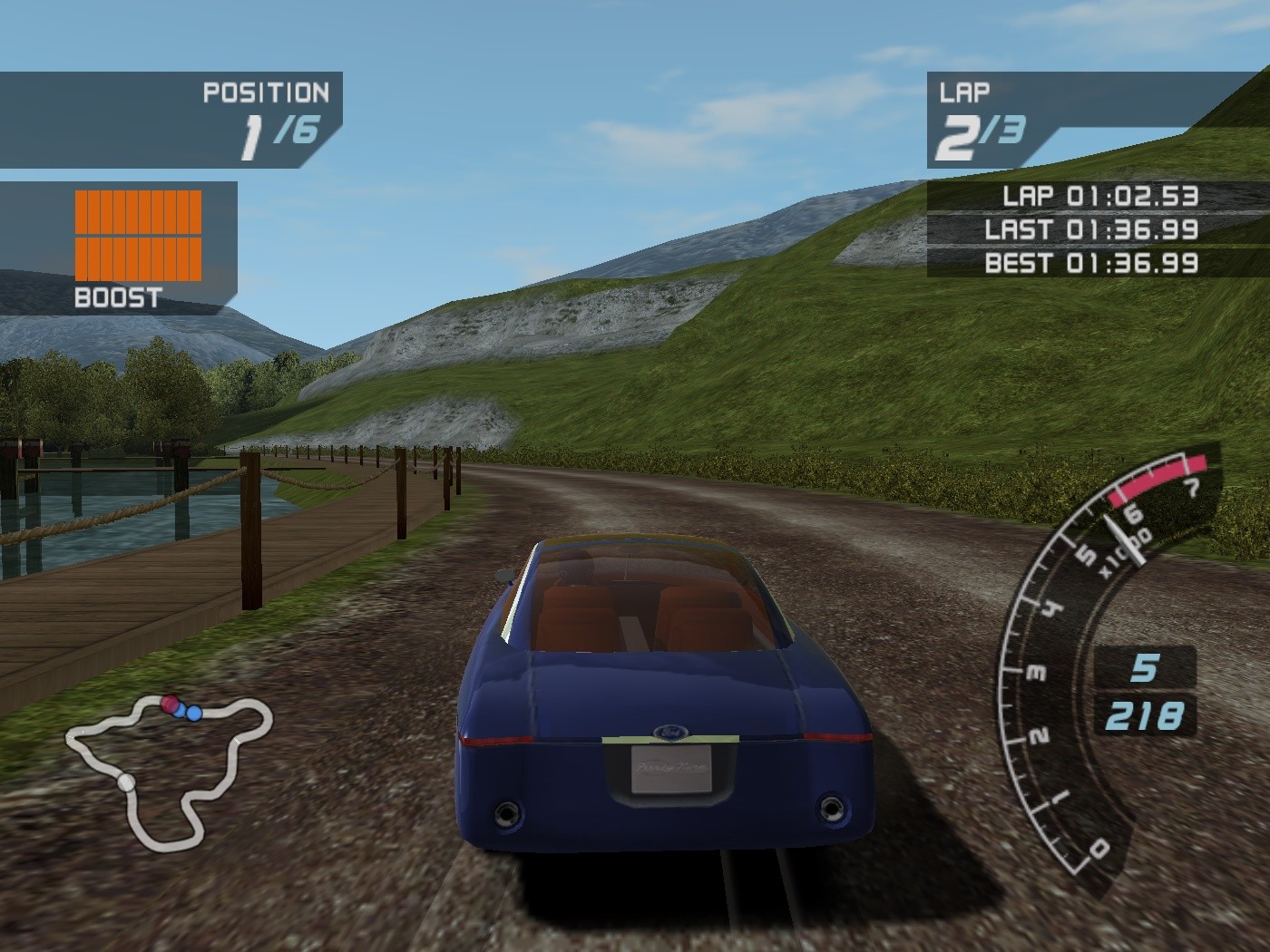Click the track minimap

point(169,769)
